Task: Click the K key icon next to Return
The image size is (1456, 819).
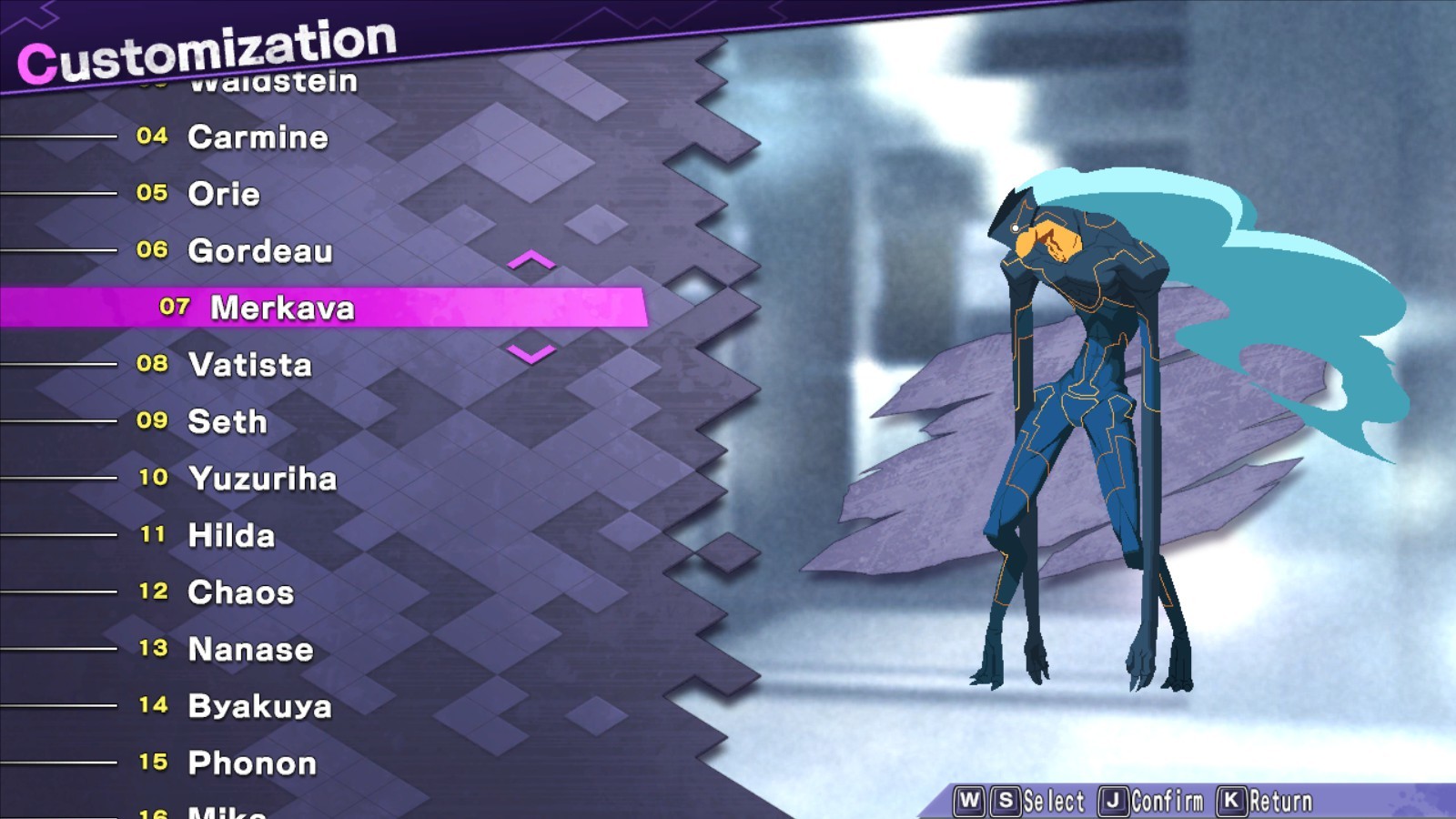Action: click(x=1232, y=801)
